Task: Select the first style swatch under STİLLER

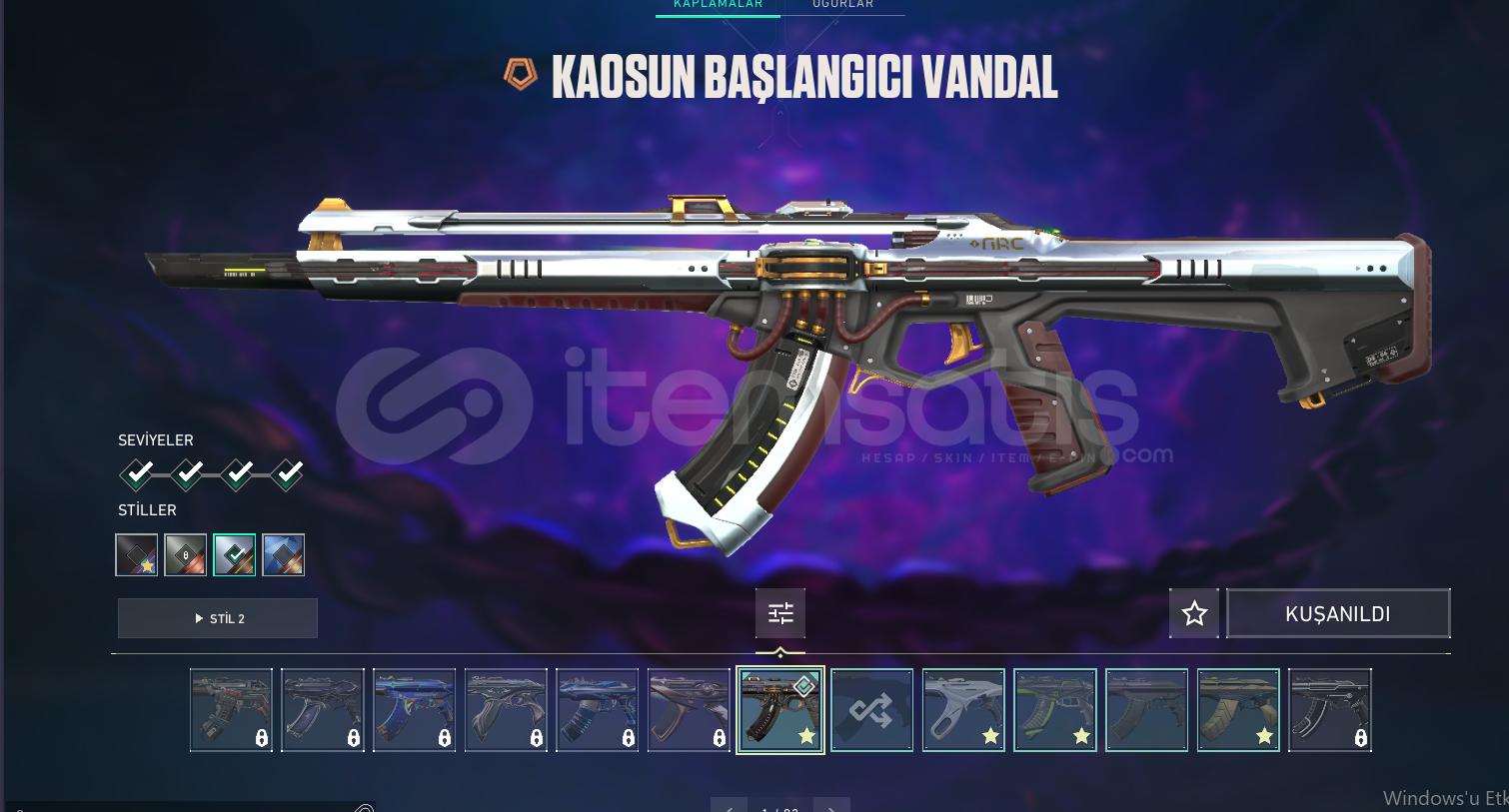Action: tap(136, 554)
